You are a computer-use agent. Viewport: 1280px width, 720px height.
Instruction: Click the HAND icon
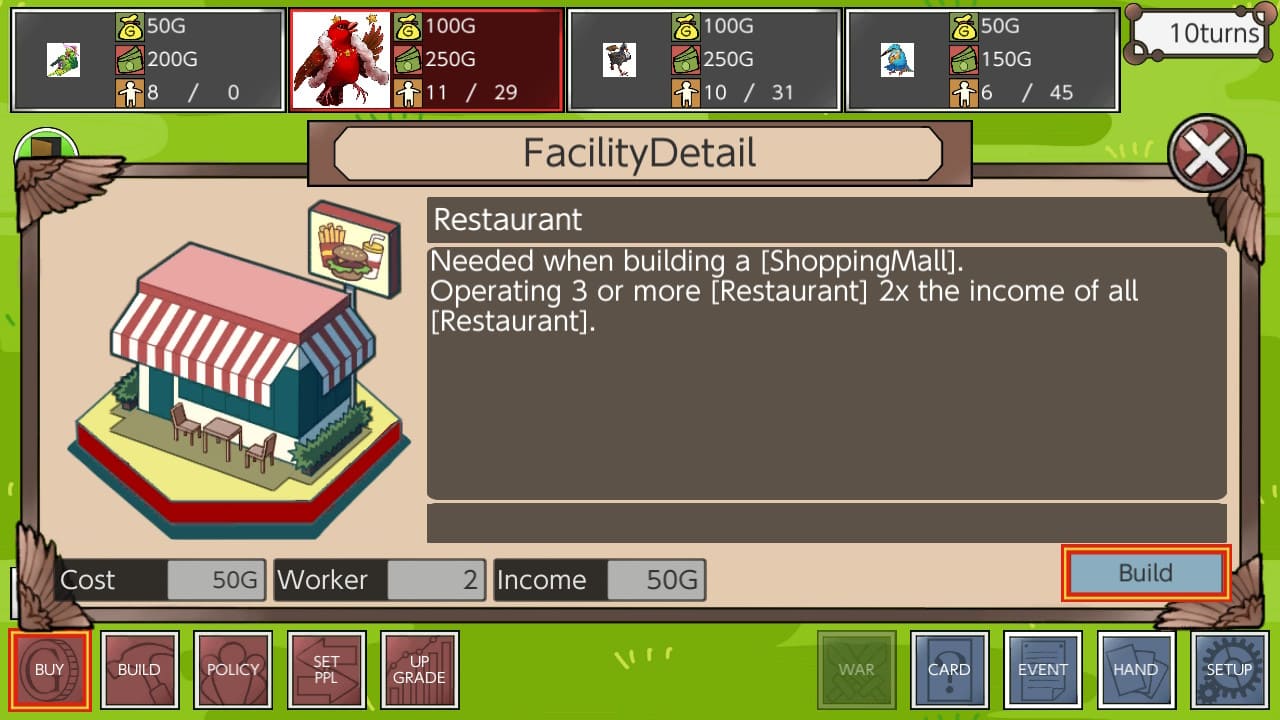[1136, 669]
